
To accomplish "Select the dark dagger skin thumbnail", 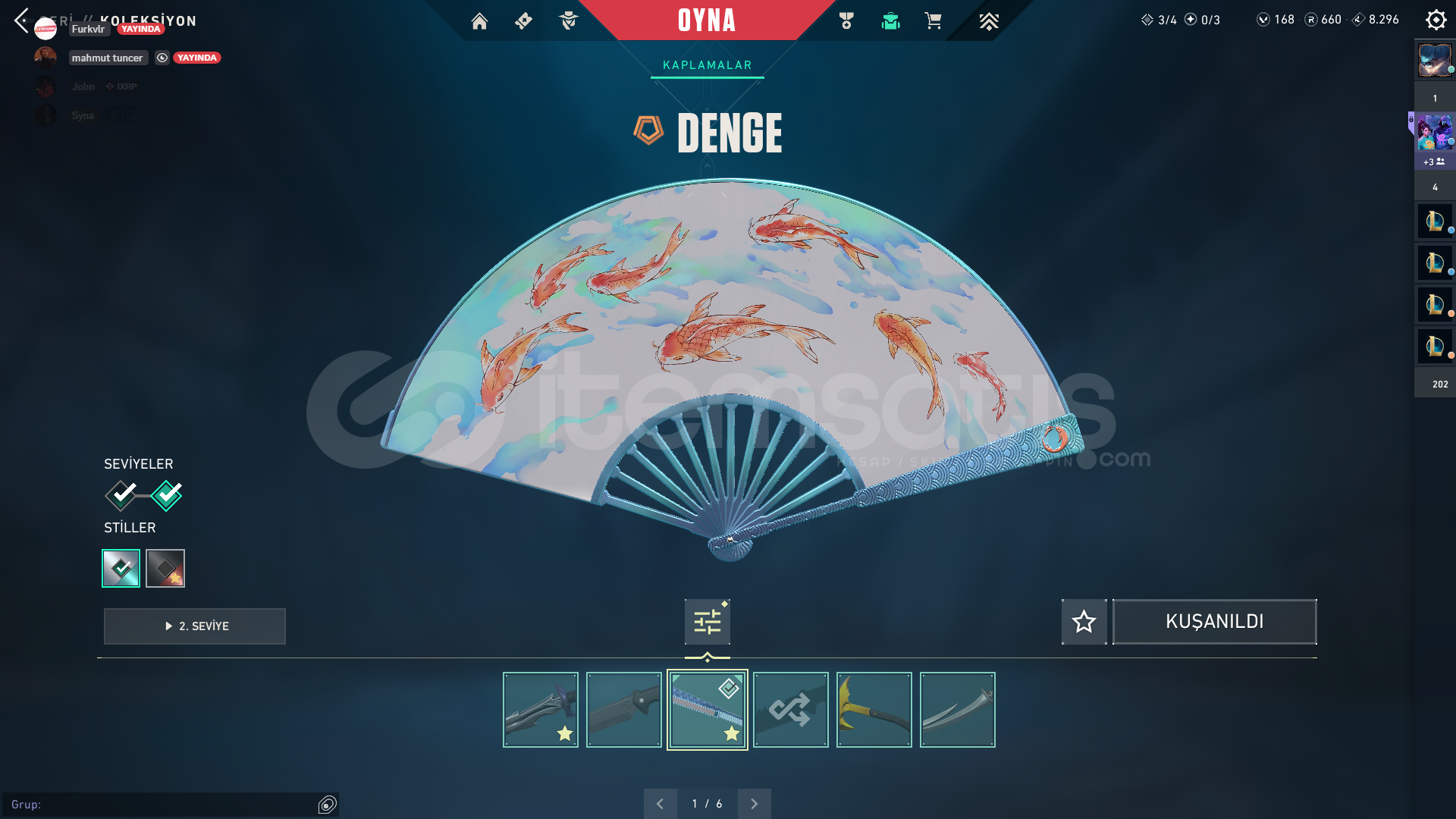I will point(541,710).
